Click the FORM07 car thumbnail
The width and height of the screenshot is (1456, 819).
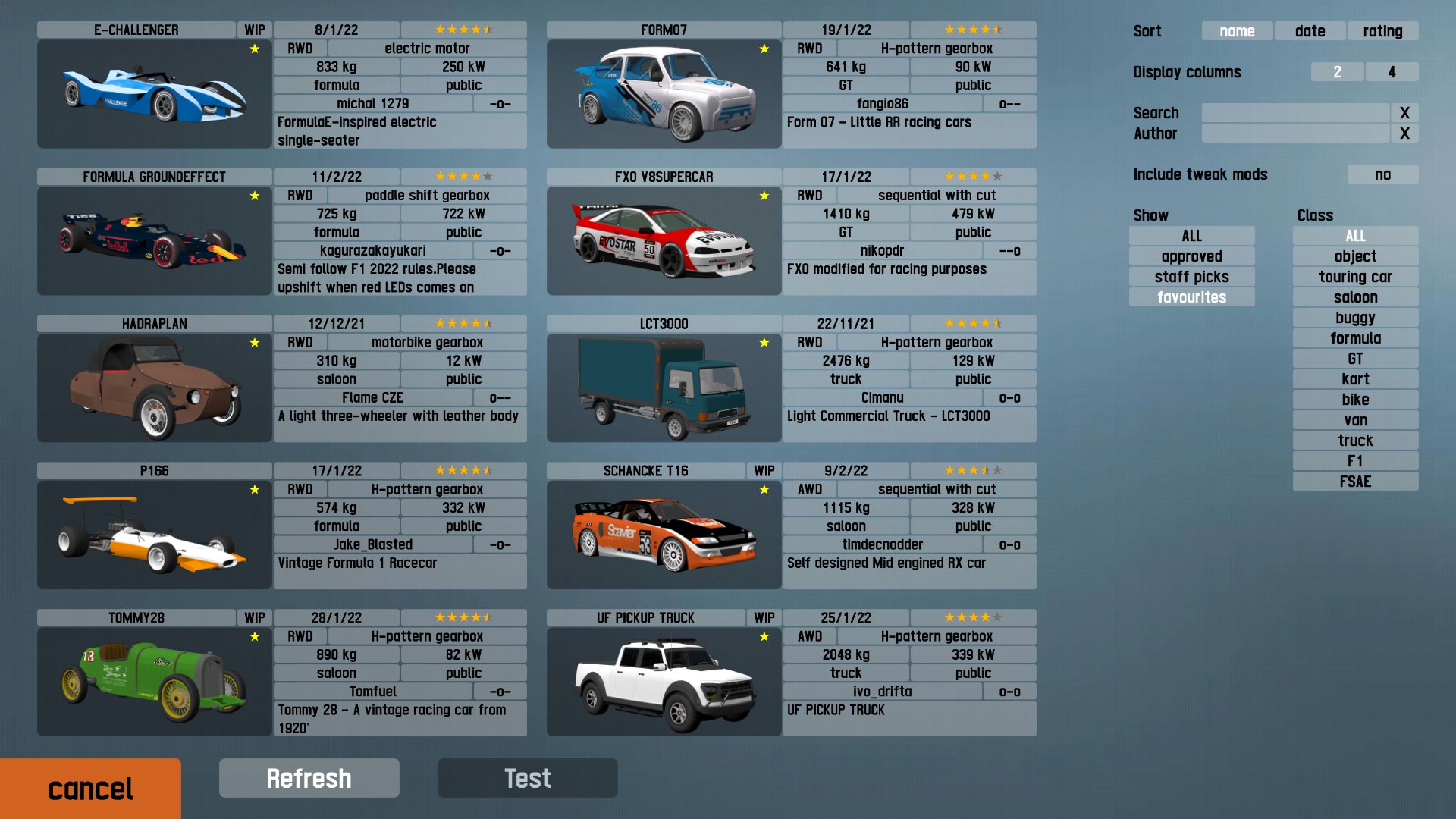(x=662, y=94)
